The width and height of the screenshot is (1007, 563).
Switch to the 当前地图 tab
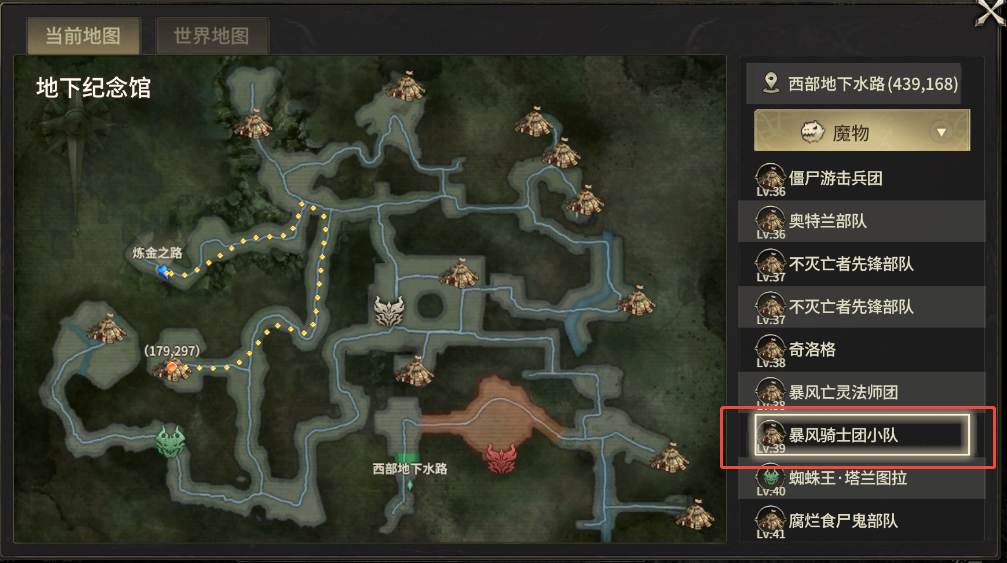[83, 37]
